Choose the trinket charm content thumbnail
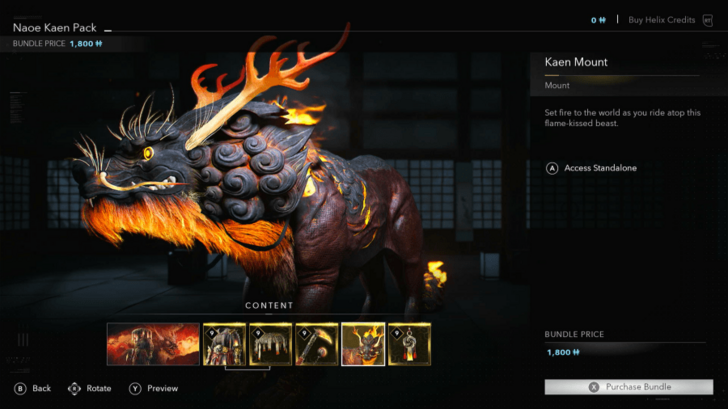 point(409,343)
